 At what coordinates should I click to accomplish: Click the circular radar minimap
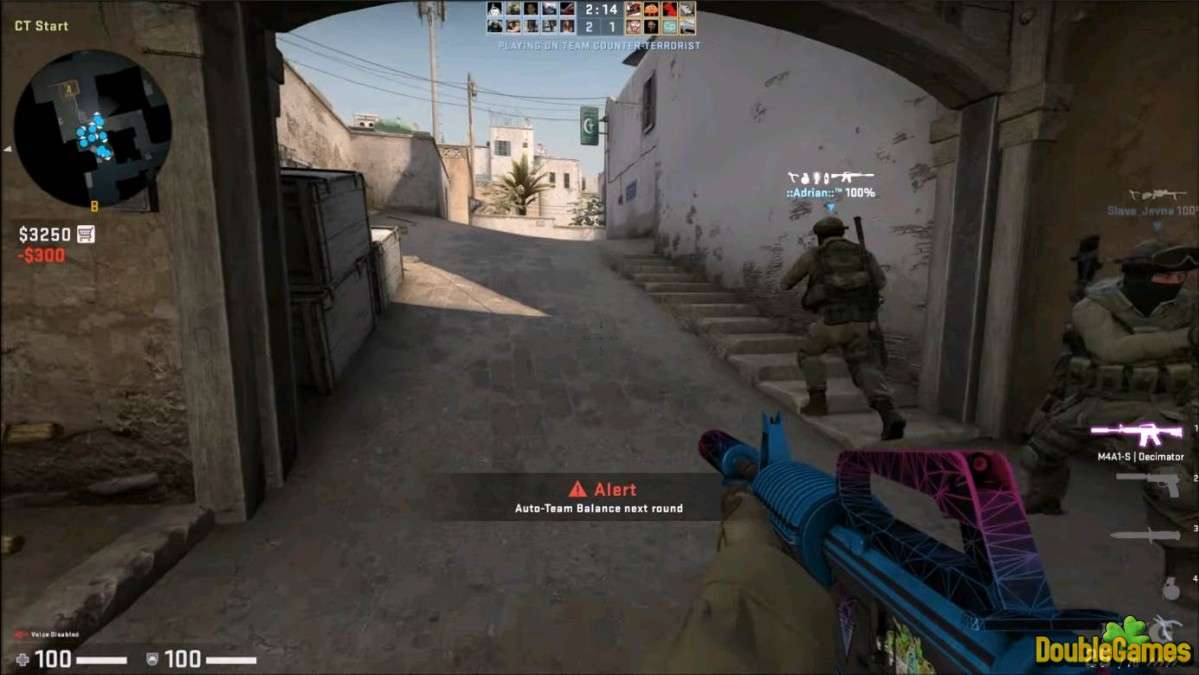92,128
